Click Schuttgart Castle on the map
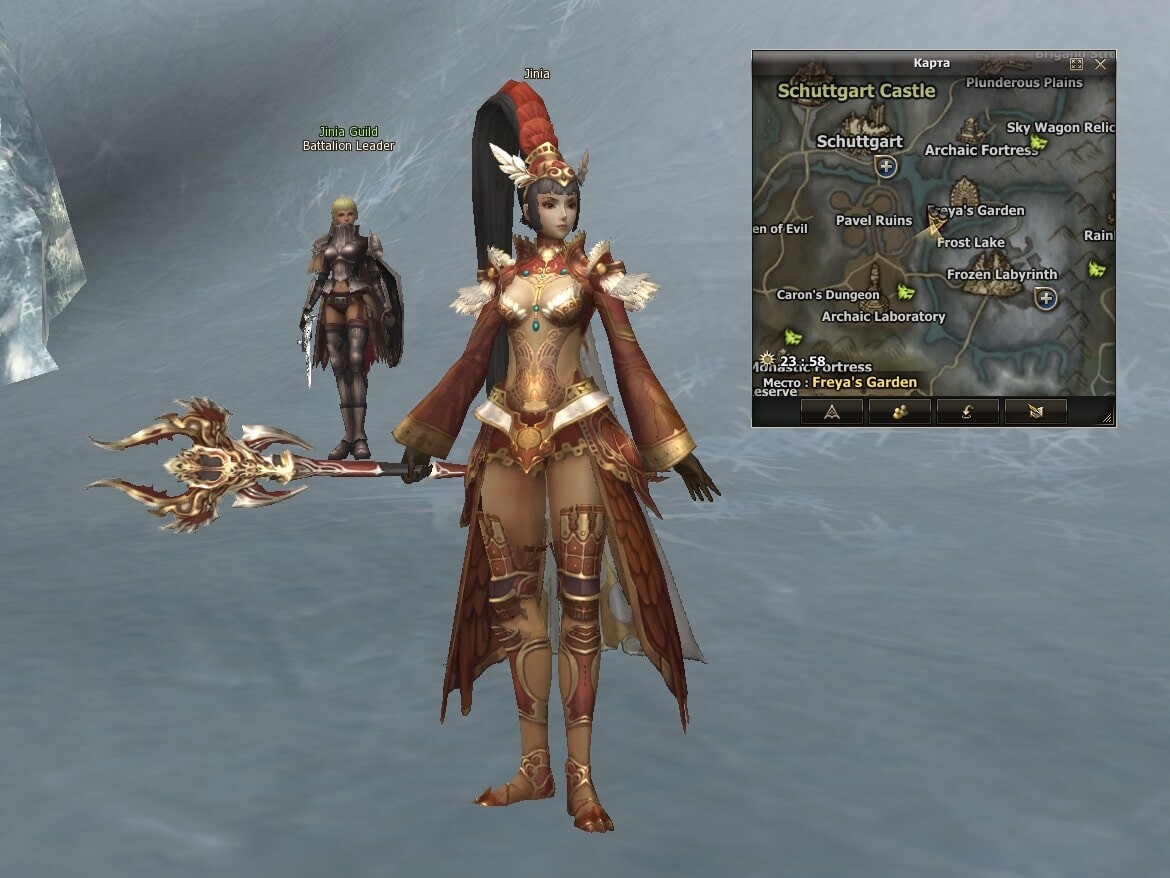This screenshot has height=878, width=1170. tap(856, 91)
